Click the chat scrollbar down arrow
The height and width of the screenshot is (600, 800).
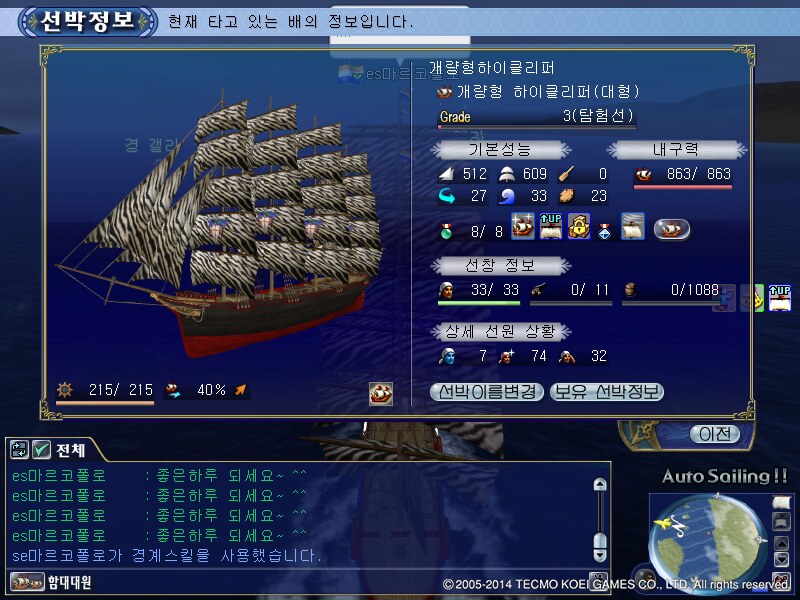click(x=600, y=554)
